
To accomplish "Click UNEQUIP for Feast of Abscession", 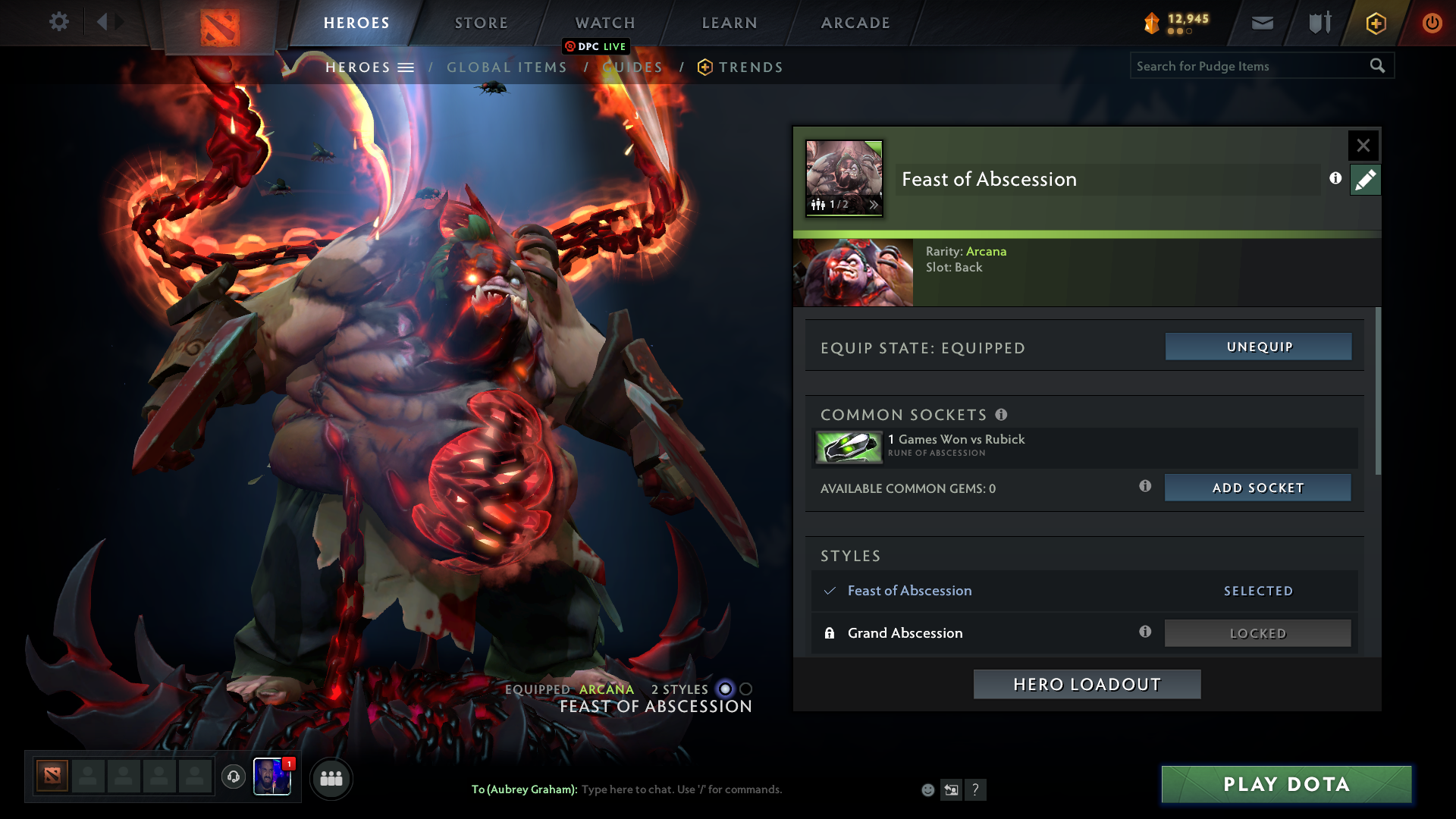I will pyautogui.click(x=1258, y=347).
